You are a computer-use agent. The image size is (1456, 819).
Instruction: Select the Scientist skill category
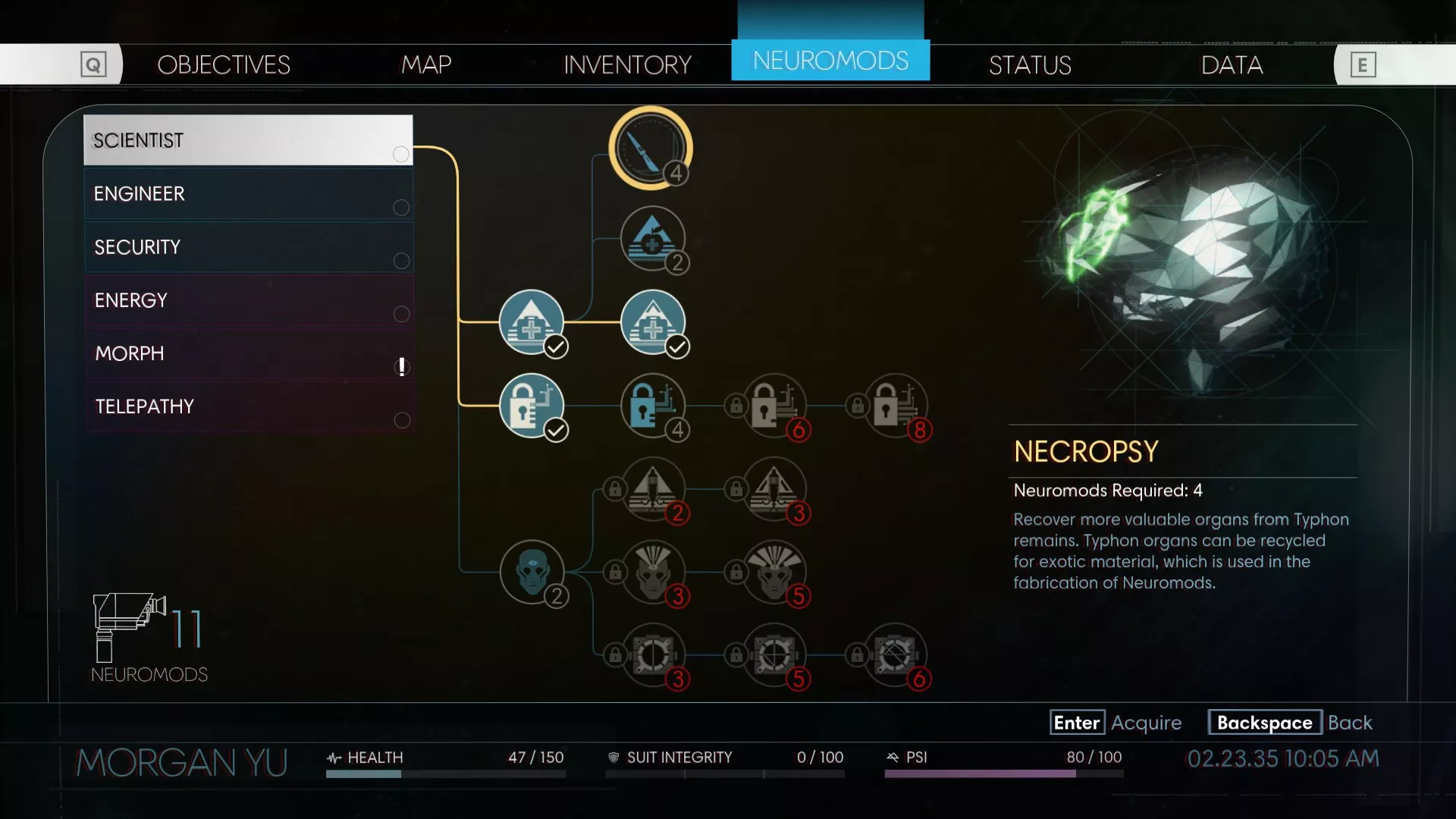[248, 140]
